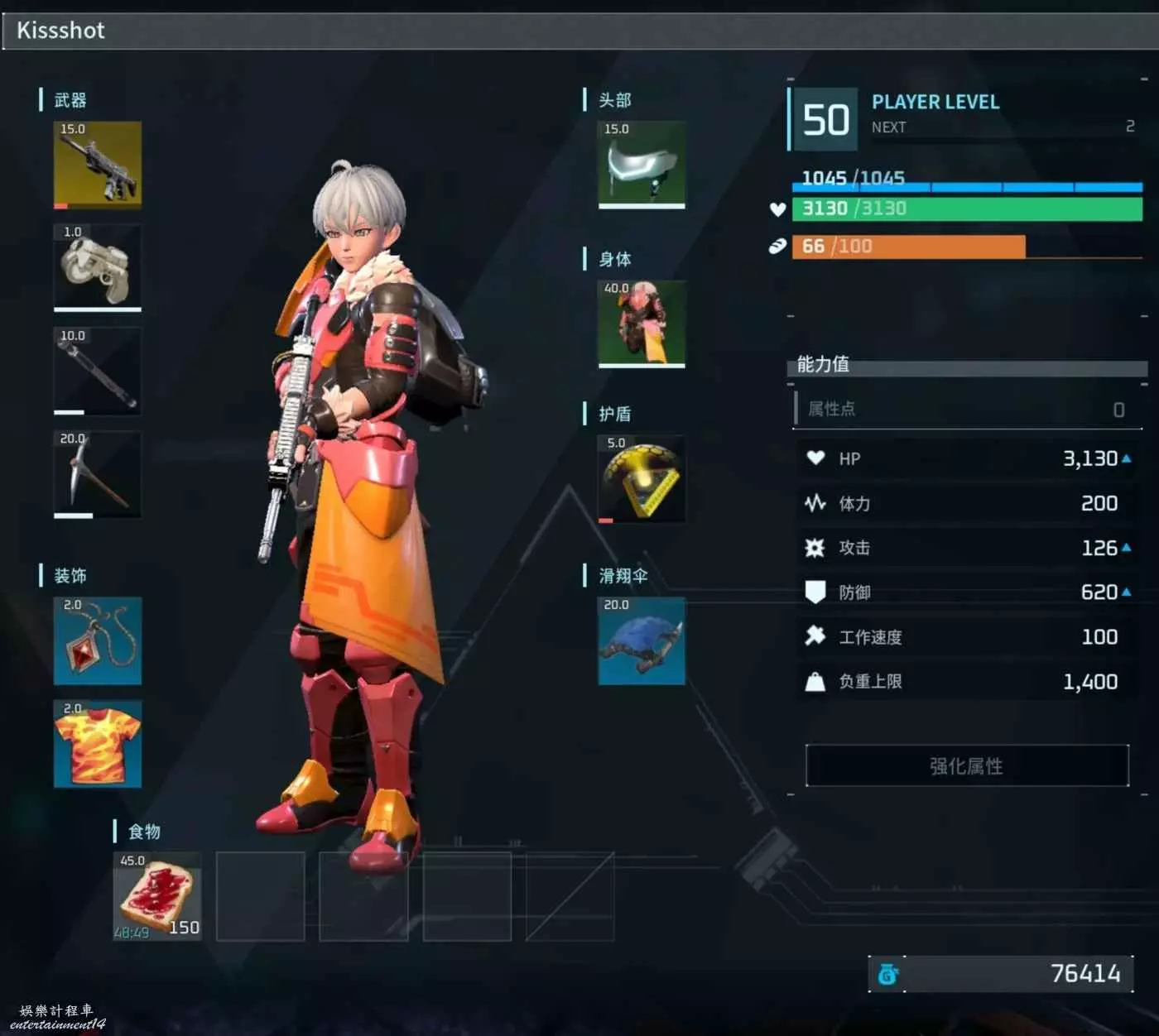This screenshot has height=1036, width=1159.
Task: Select the 工作速度 work speed row
Action: tap(967, 637)
